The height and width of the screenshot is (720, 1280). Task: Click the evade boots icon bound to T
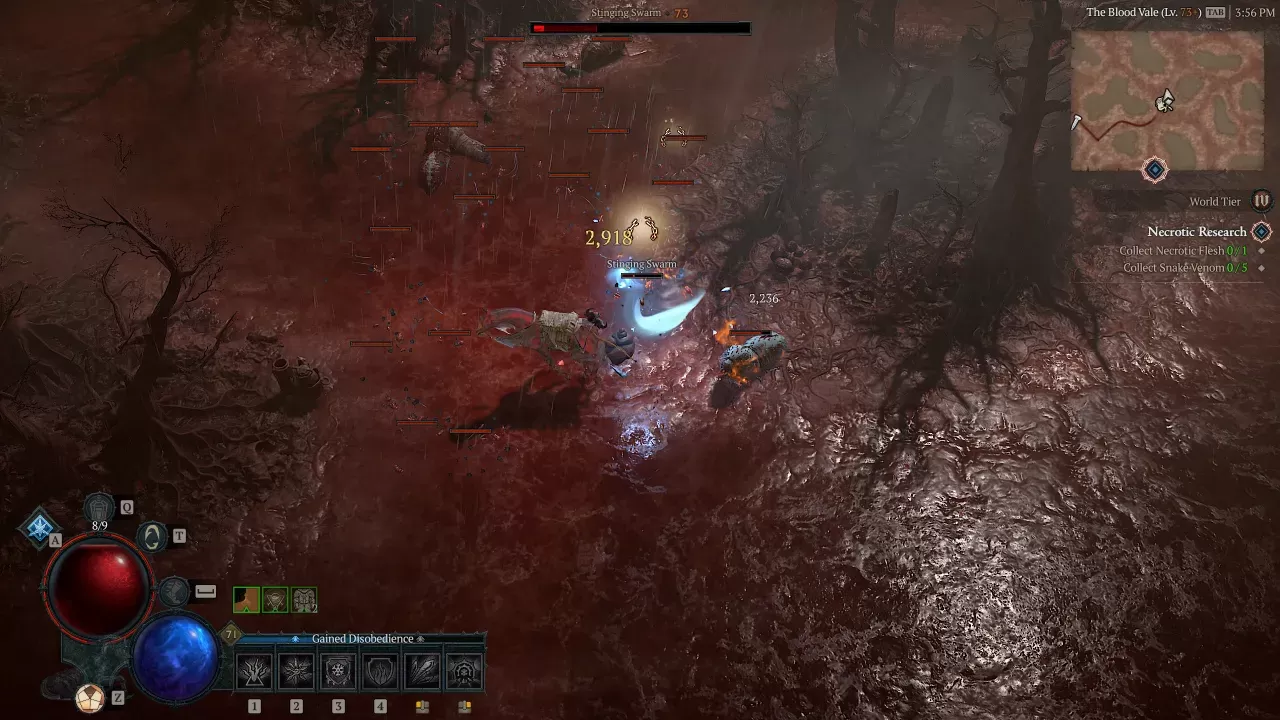(150, 535)
